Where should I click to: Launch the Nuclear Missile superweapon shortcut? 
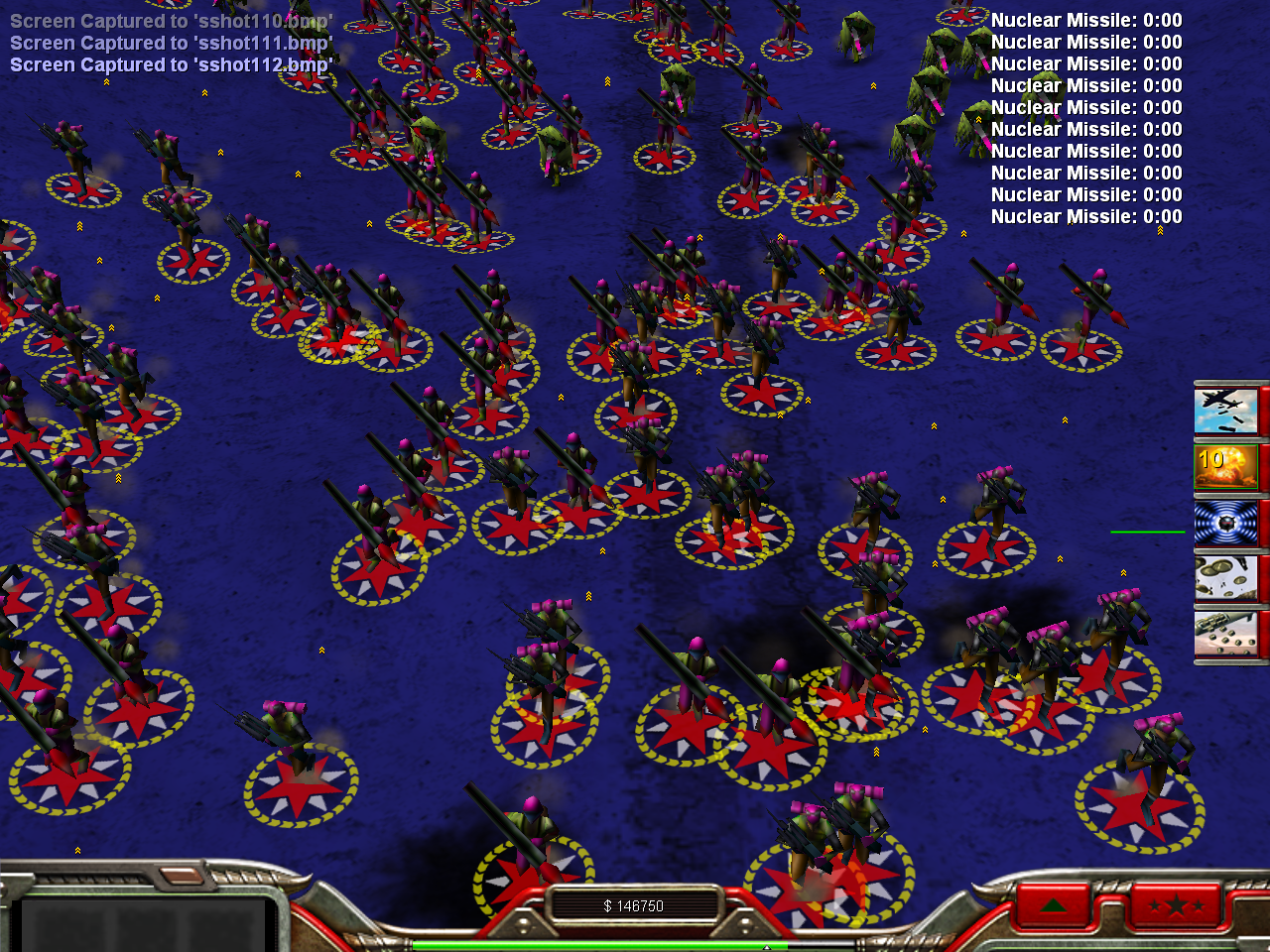pos(1226,466)
